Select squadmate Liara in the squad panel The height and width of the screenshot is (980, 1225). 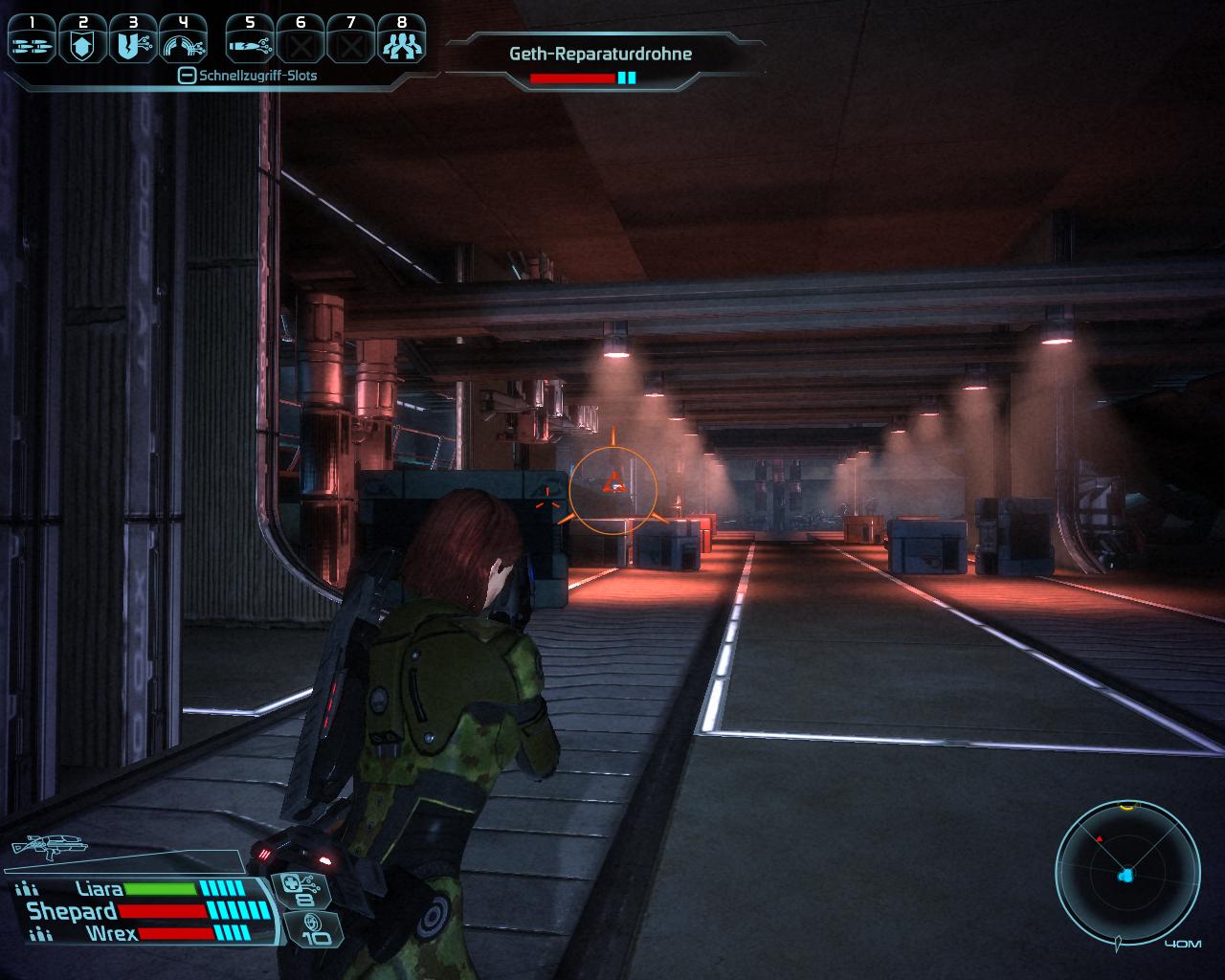[100, 889]
